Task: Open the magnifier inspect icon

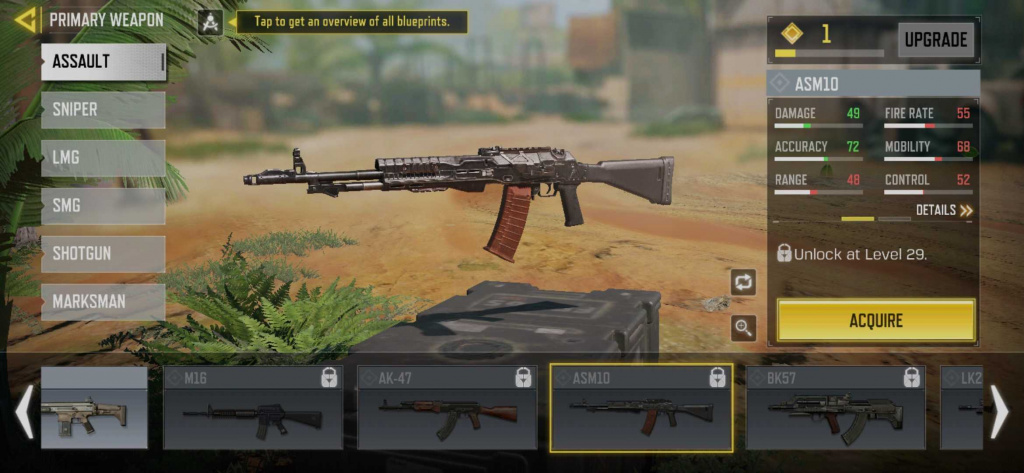Action: point(743,327)
